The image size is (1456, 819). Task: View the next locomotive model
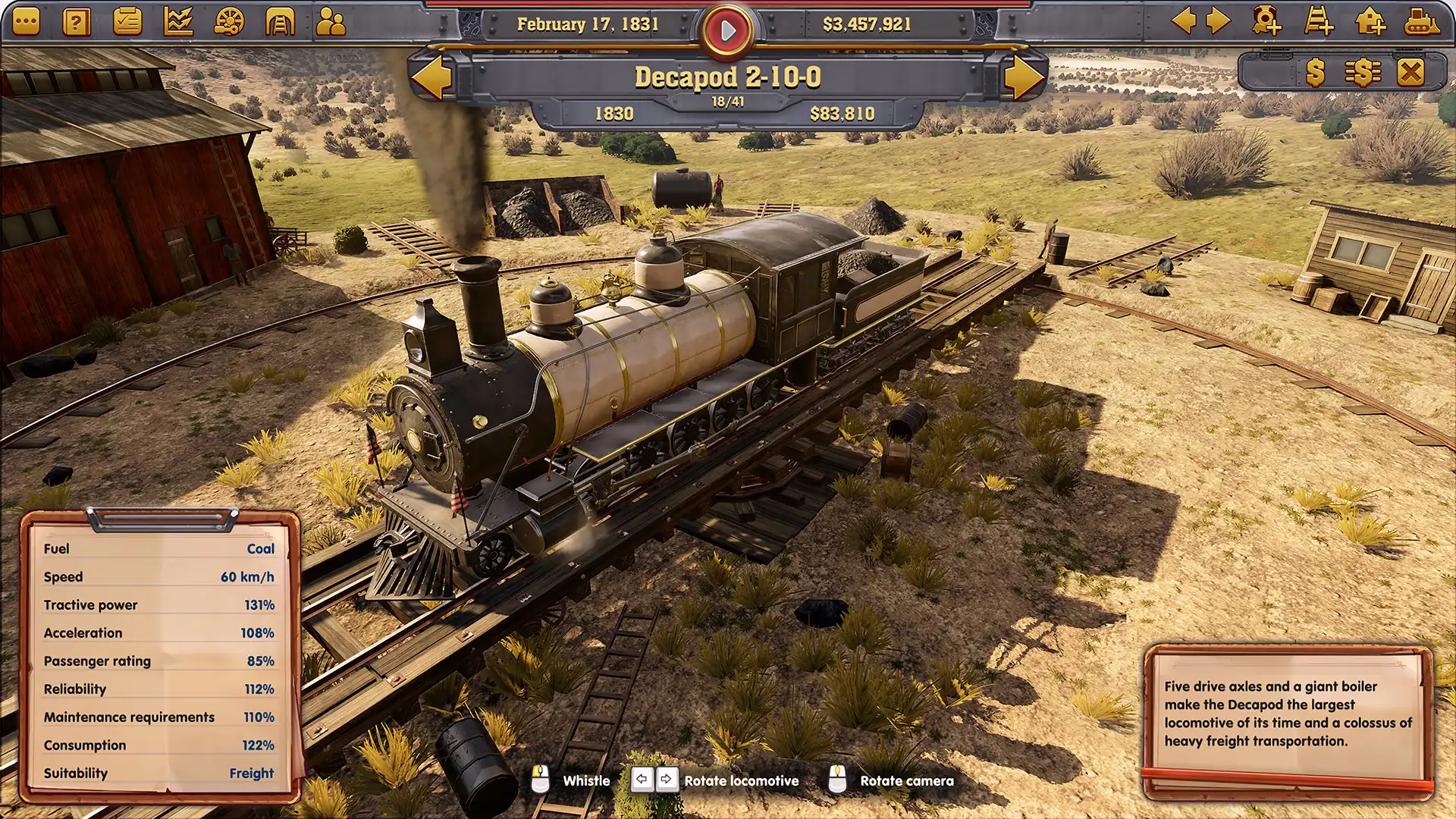pos(1025,76)
